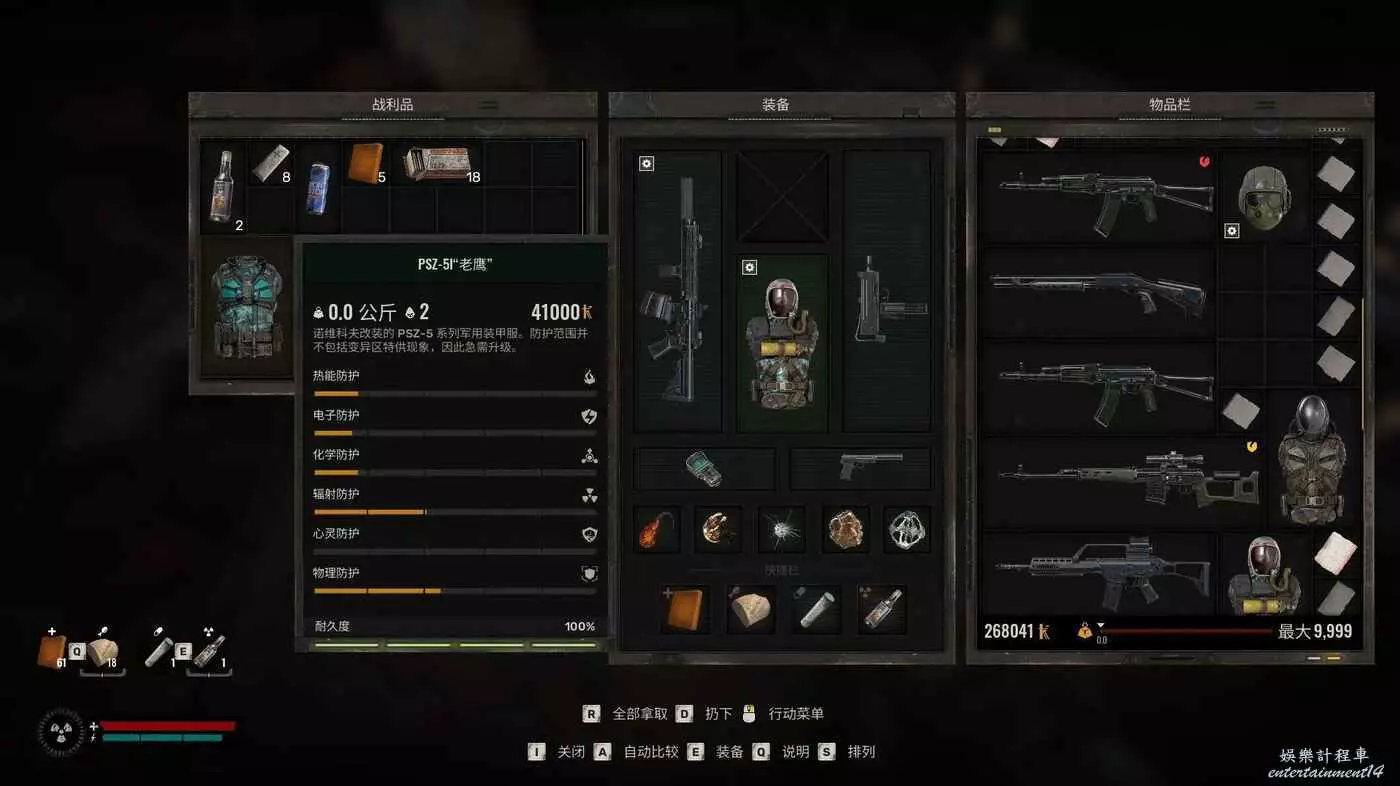Select the green gas mask helmet in inventory

tap(1264, 195)
